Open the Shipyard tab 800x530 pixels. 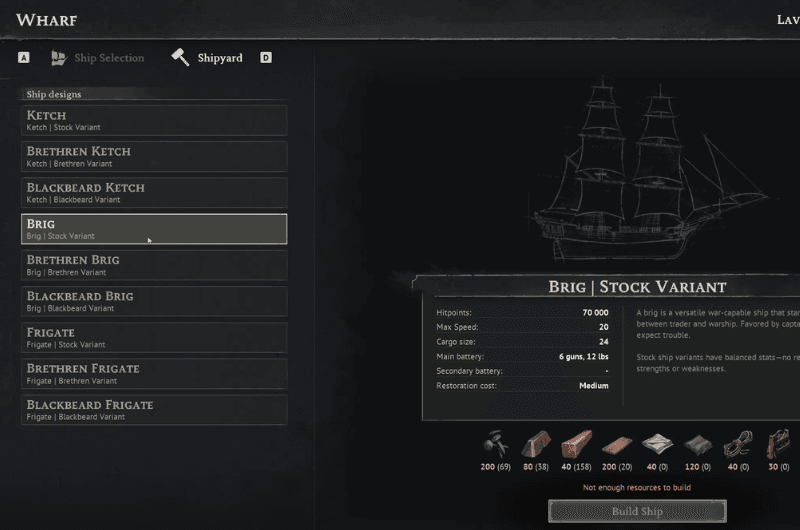[x=208, y=58]
